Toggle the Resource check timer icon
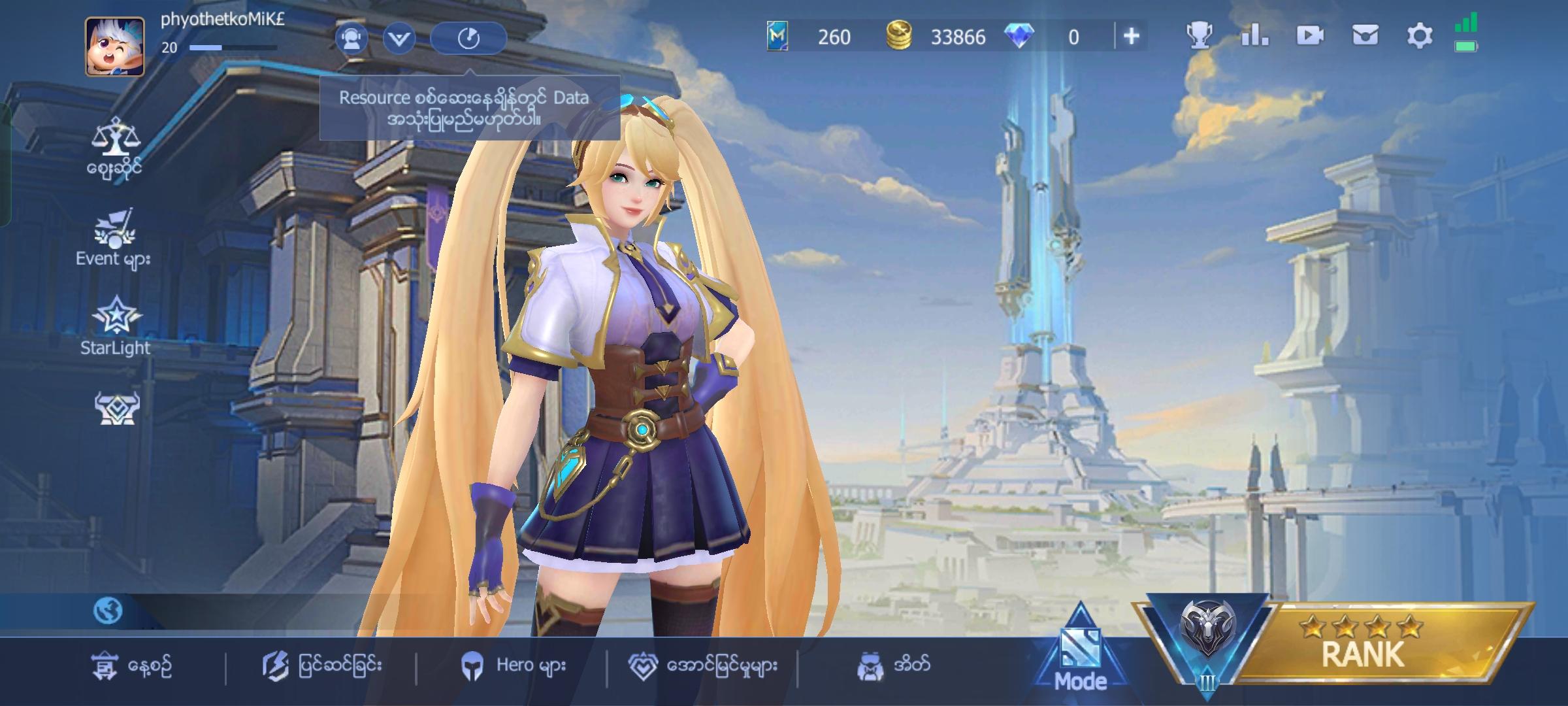 pyautogui.click(x=468, y=38)
